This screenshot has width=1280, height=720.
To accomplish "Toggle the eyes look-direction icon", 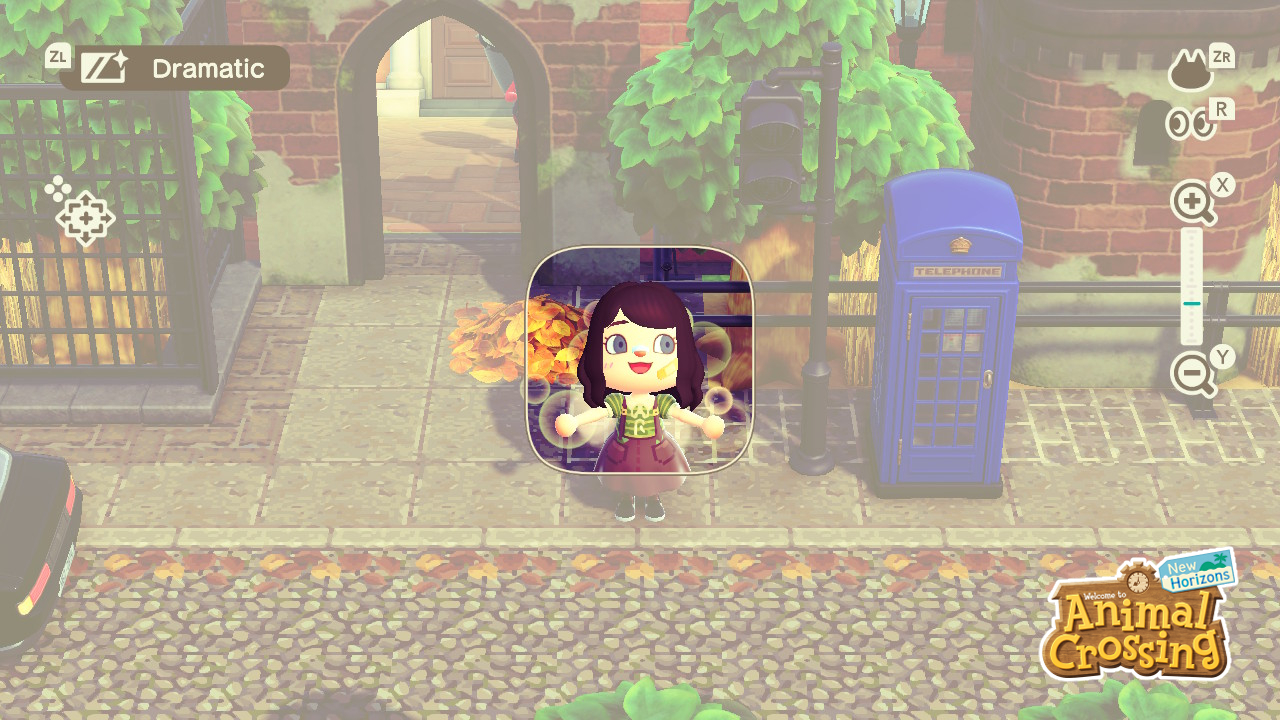I will pos(1191,123).
